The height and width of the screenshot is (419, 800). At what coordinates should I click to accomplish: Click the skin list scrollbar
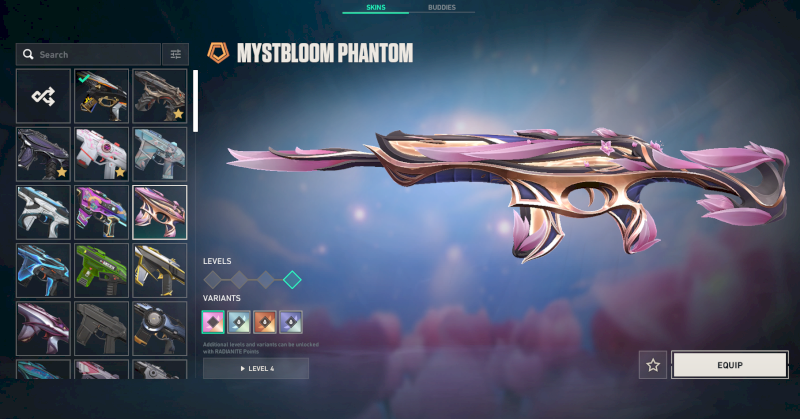pyautogui.click(x=196, y=101)
